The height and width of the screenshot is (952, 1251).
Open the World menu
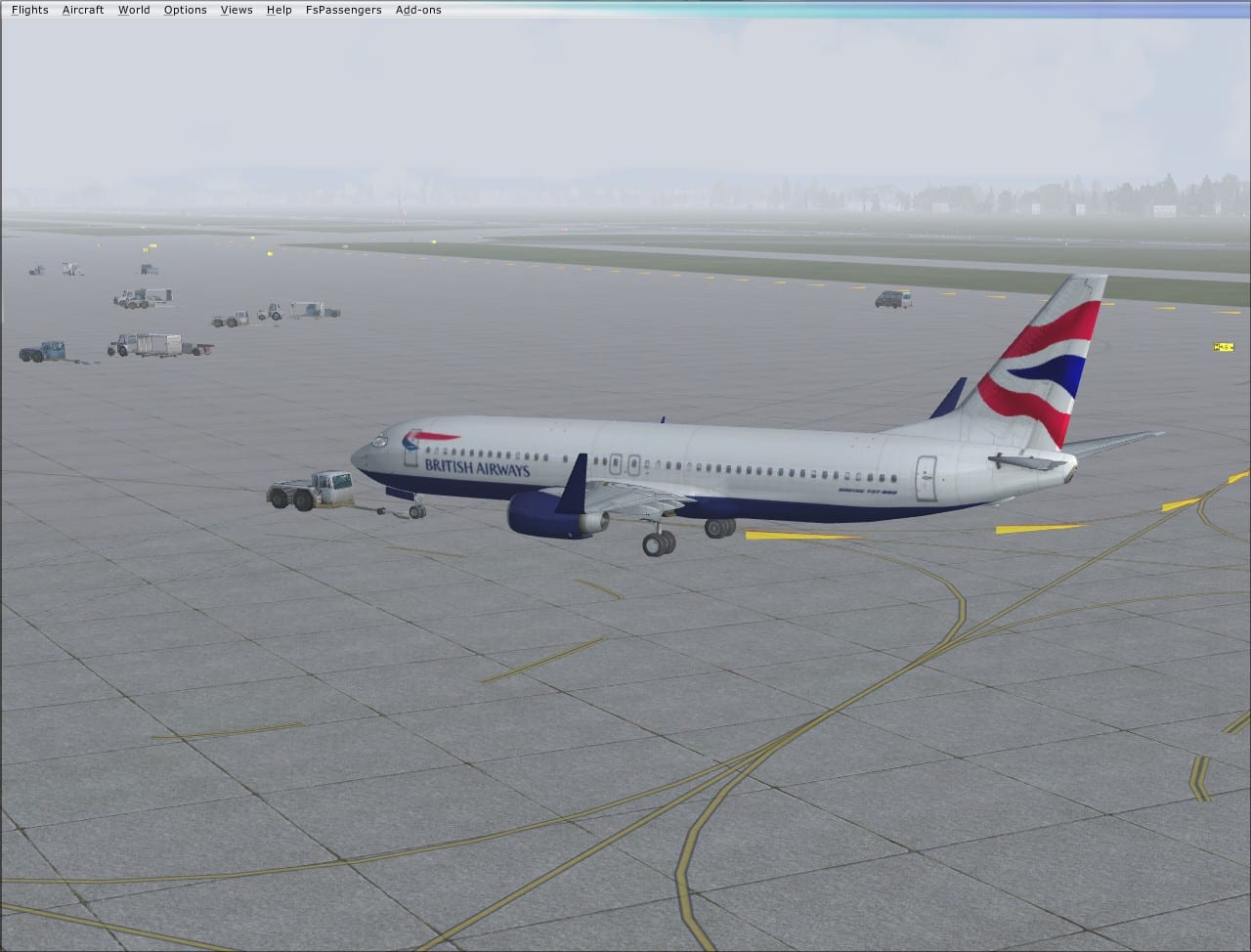tap(134, 10)
